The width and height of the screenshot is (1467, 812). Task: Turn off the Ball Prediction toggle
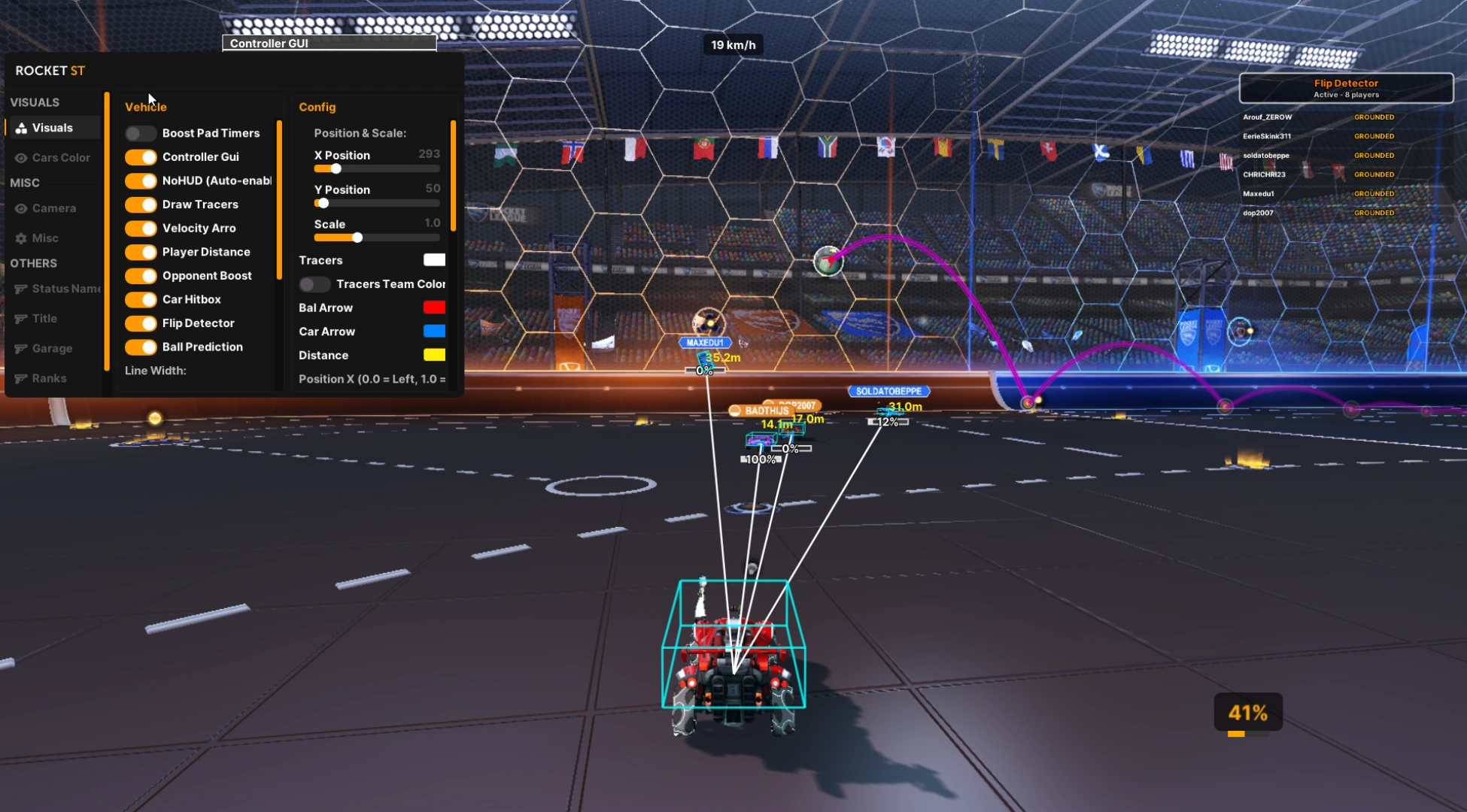click(x=142, y=347)
